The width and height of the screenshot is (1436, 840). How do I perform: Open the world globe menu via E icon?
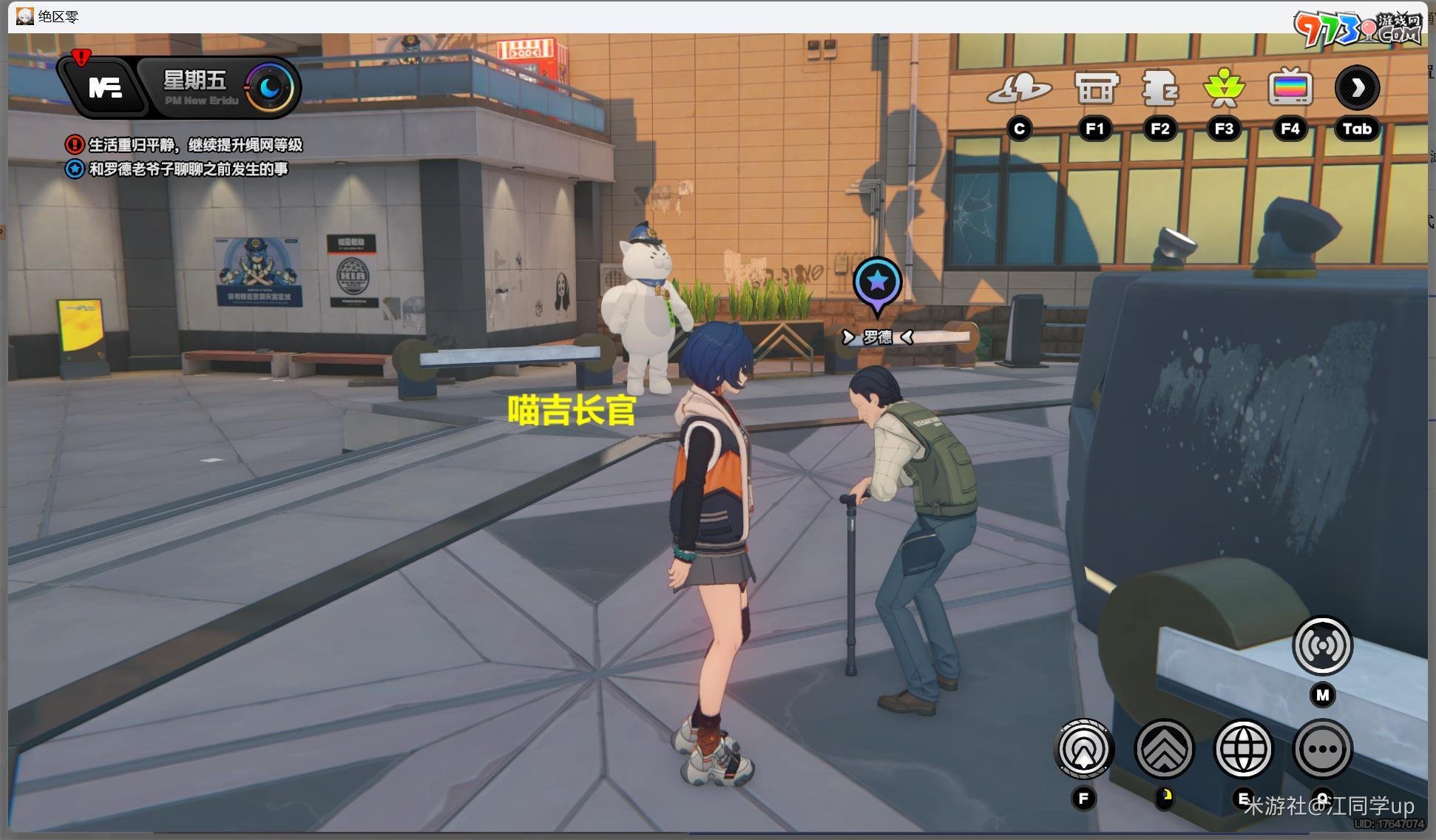coord(1244,749)
